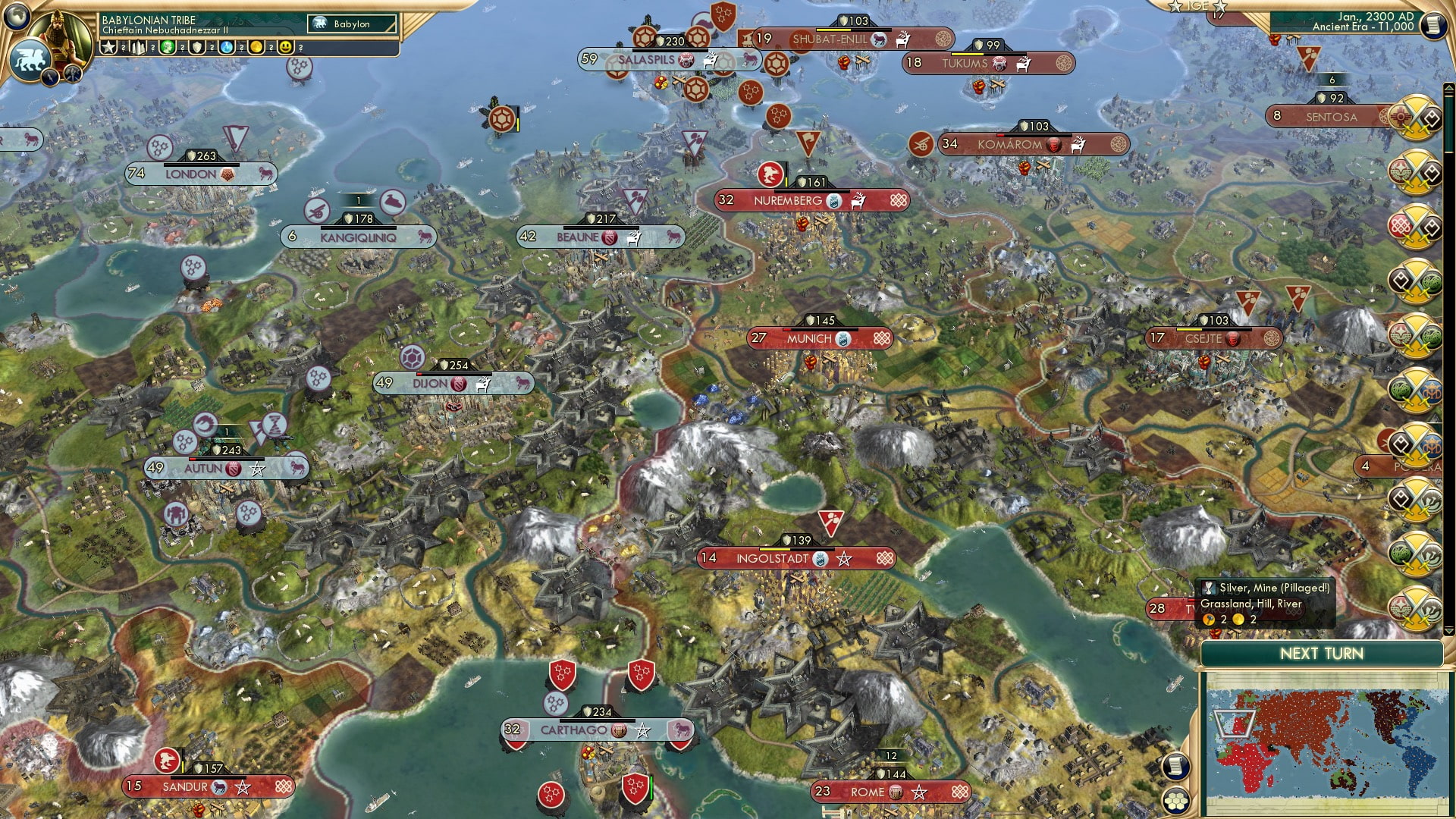View the happiness smiley face indicator
1456x819 pixels.
pos(287,48)
